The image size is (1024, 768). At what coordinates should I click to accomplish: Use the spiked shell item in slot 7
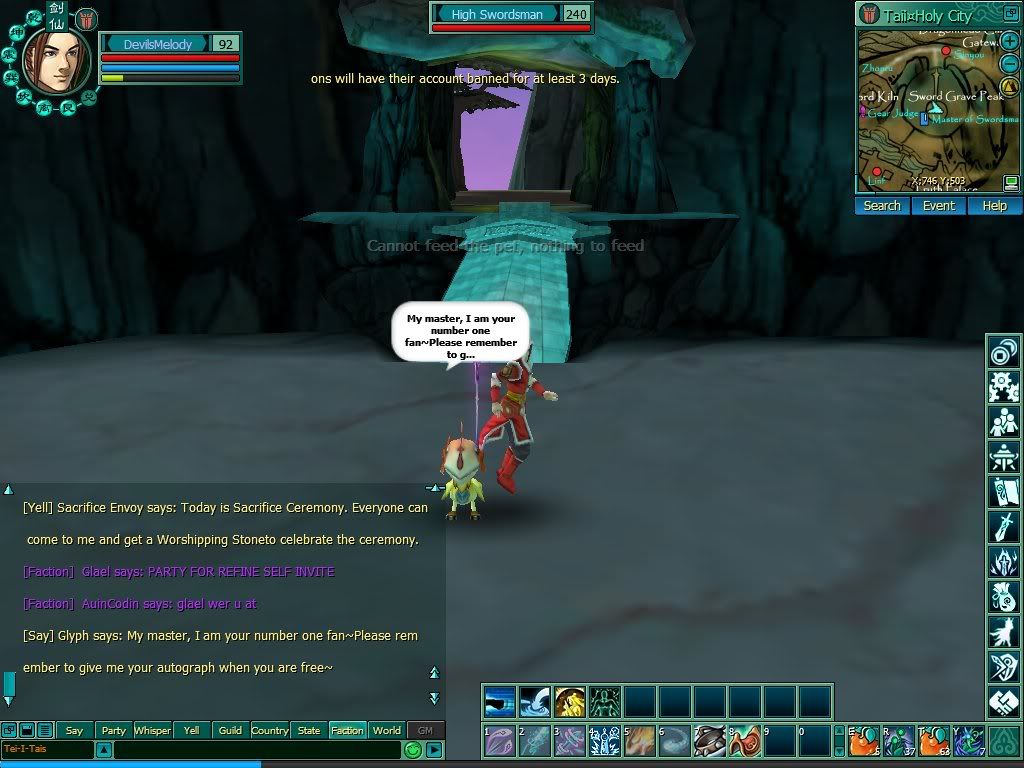(709, 742)
